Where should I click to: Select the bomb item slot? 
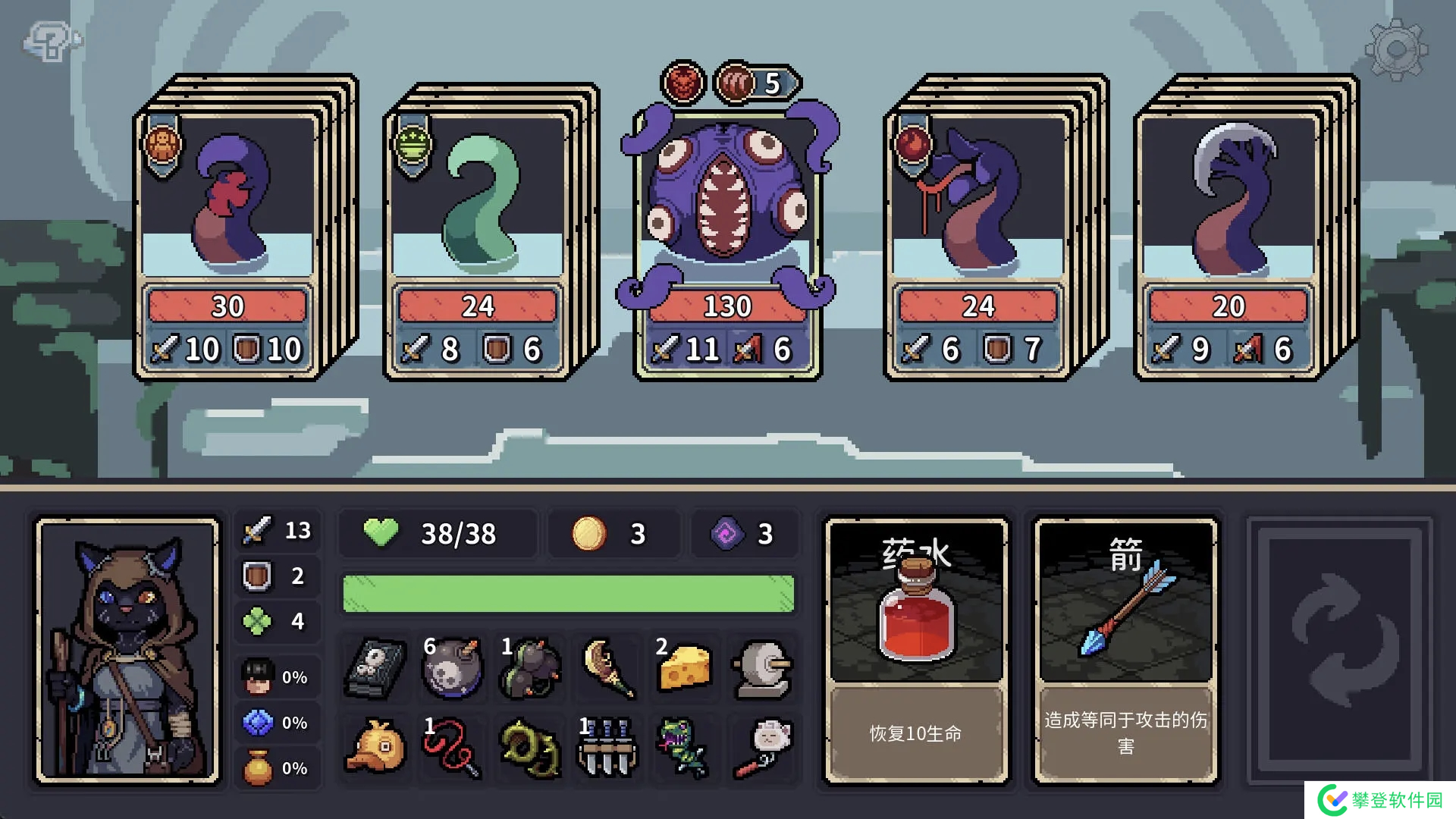(453, 668)
